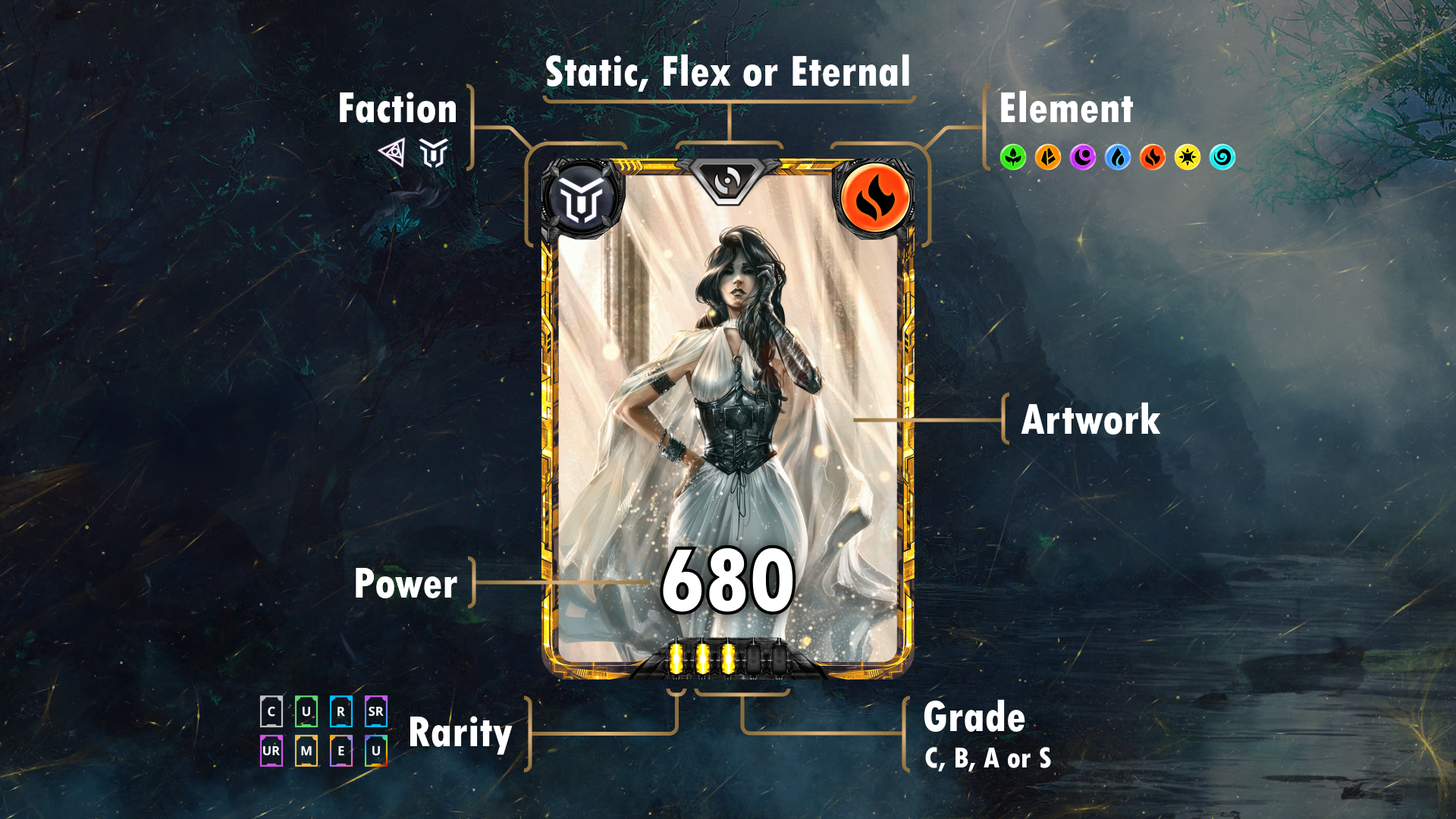This screenshot has height=819, width=1456.
Task: Click the triangle eye faction icon
Action: pyautogui.click(x=392, y=152)
